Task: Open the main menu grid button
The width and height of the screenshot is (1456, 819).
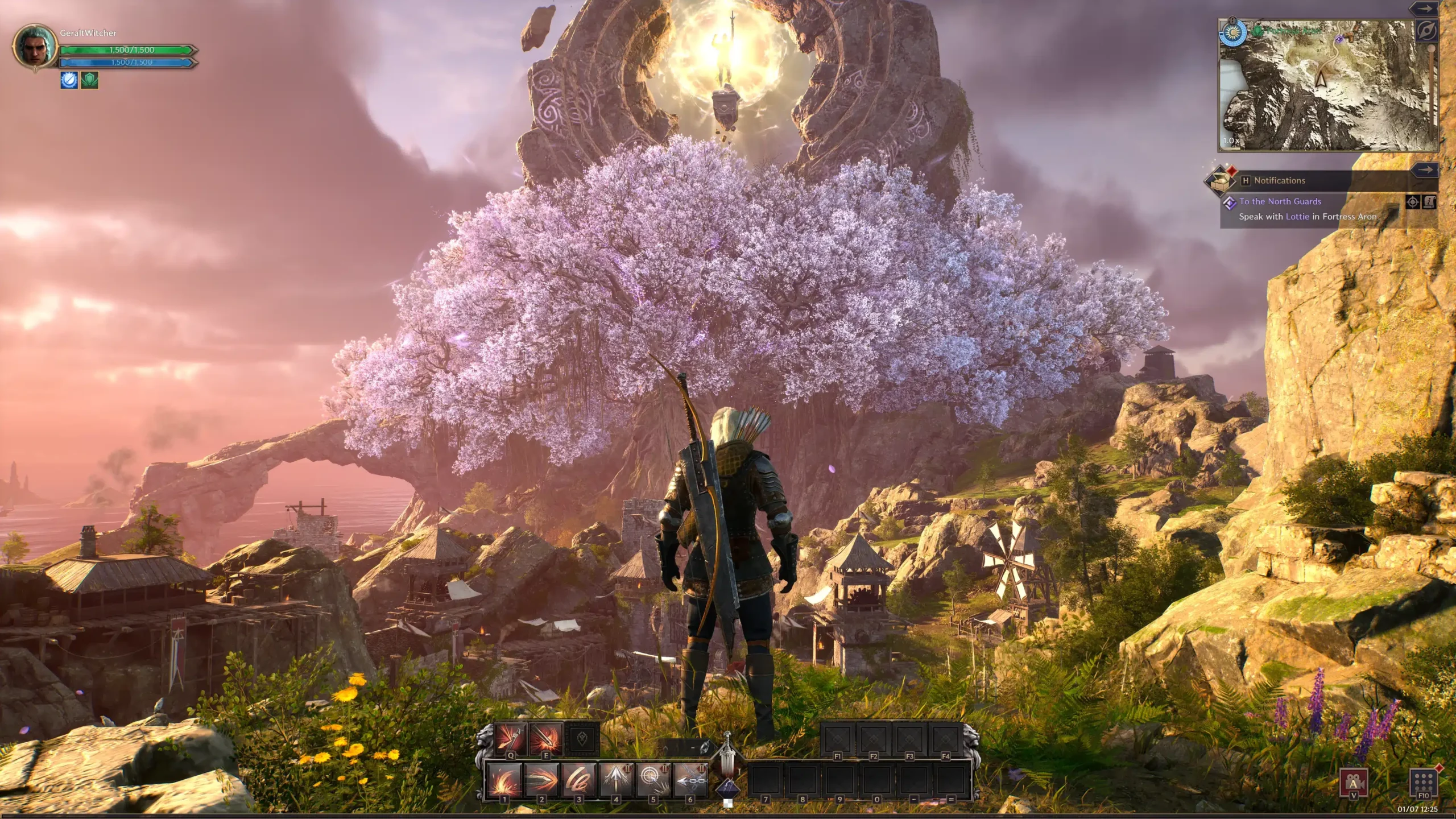Action: coord(1424,783)
